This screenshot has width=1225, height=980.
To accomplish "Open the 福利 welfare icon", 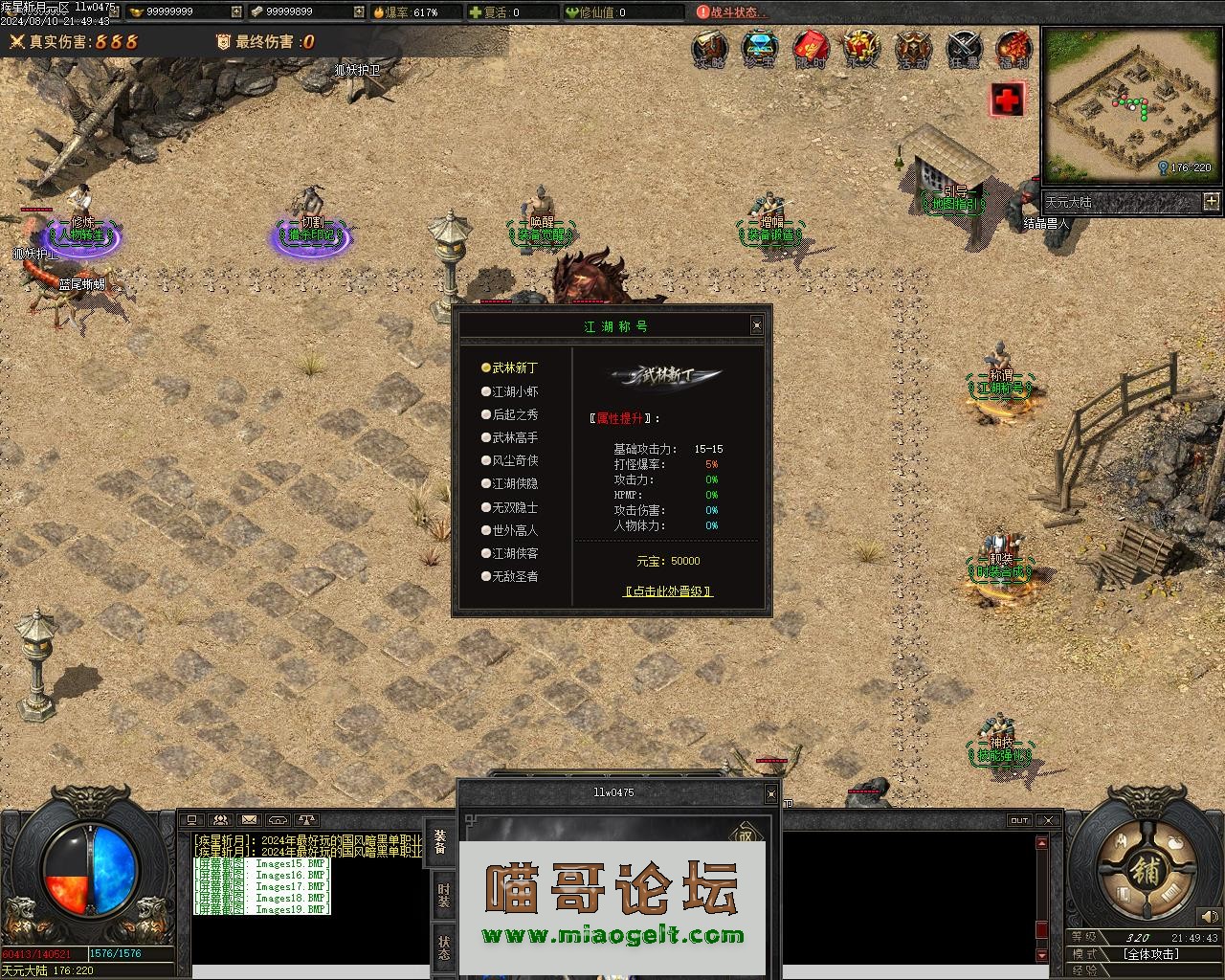I will [1013, 48].
